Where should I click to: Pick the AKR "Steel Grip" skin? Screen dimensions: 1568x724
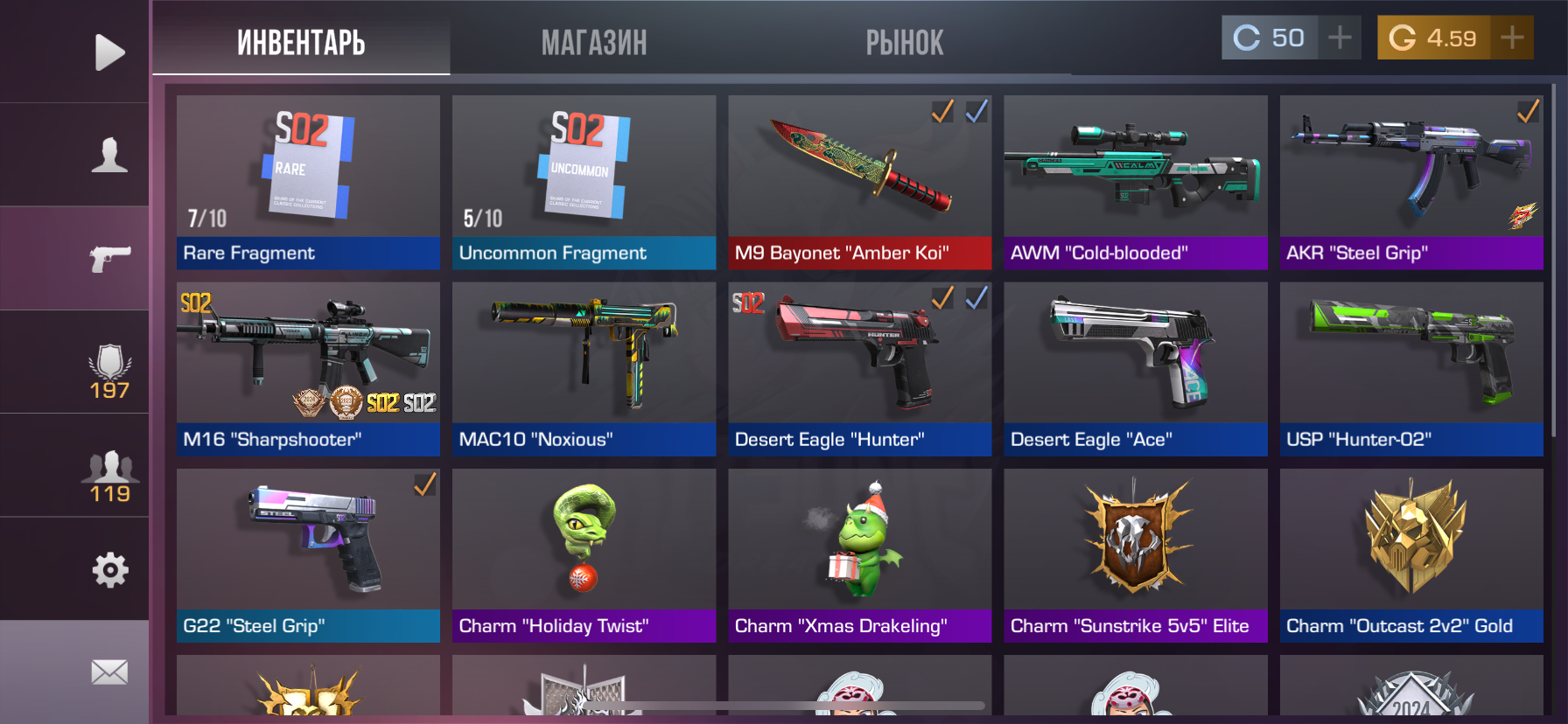(1410, 182)
